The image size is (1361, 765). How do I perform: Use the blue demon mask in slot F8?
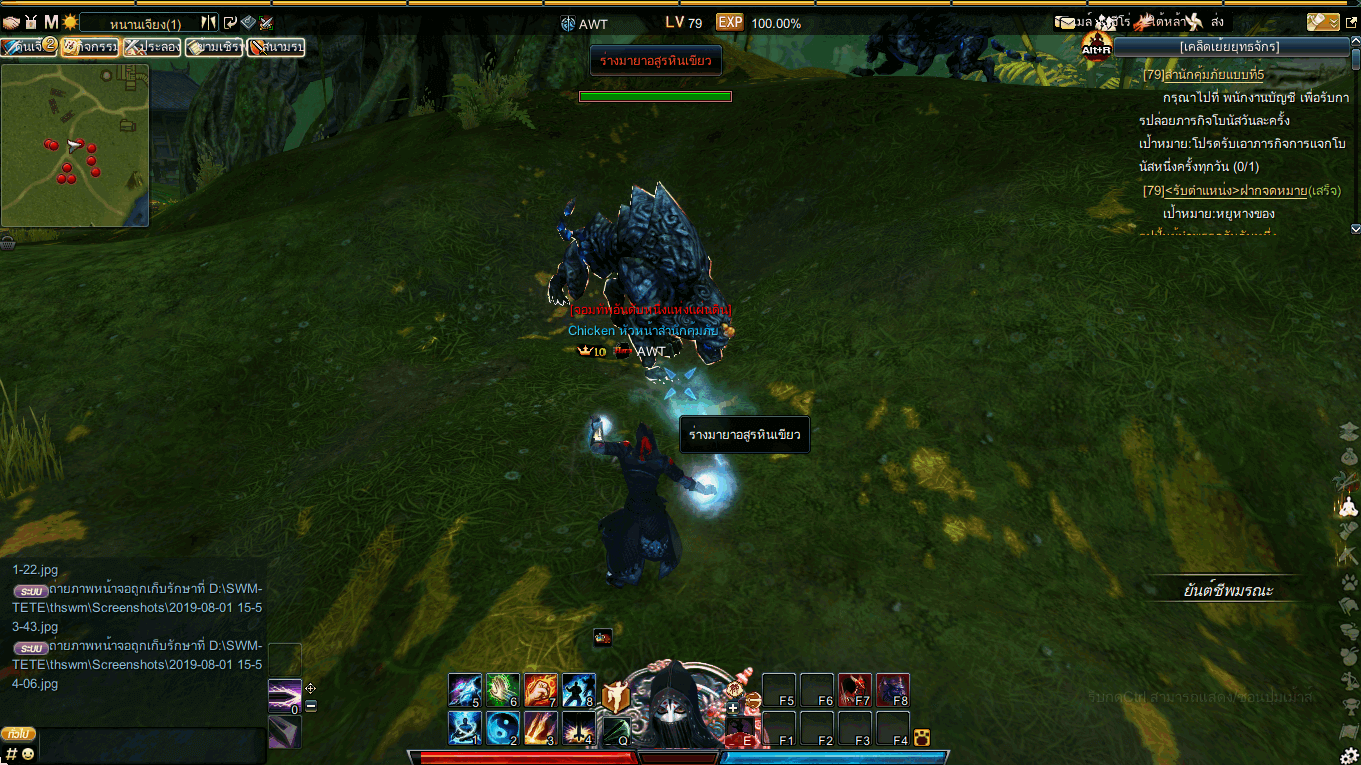(x=893, y=690)
